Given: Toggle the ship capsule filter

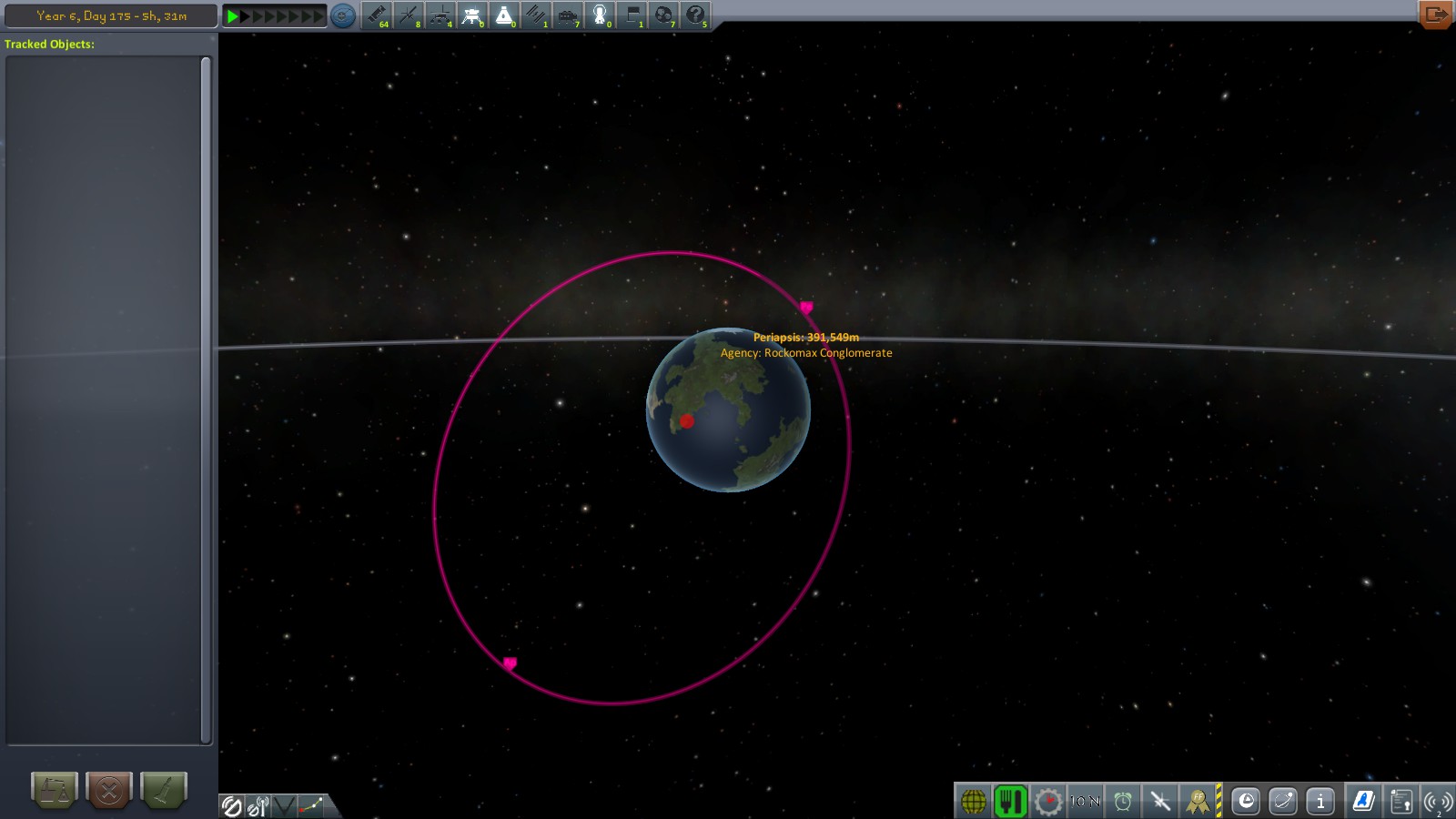Looking at the screenshot, I should click(x=504, y=15).
